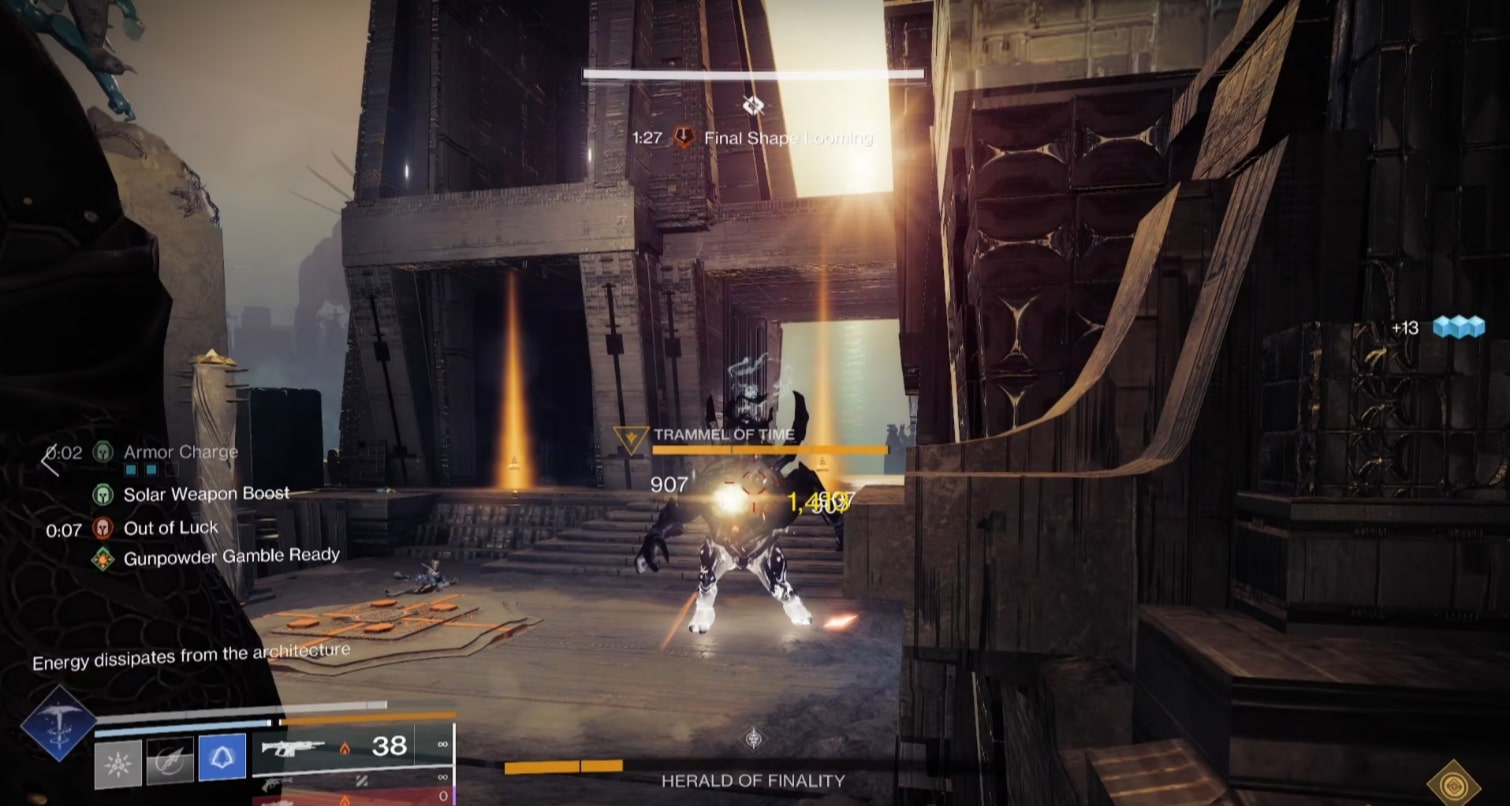This screenshot has width=1510, height=806.
Task: Click the gold emblem in the corner
Action: (x=1454, y=780)
